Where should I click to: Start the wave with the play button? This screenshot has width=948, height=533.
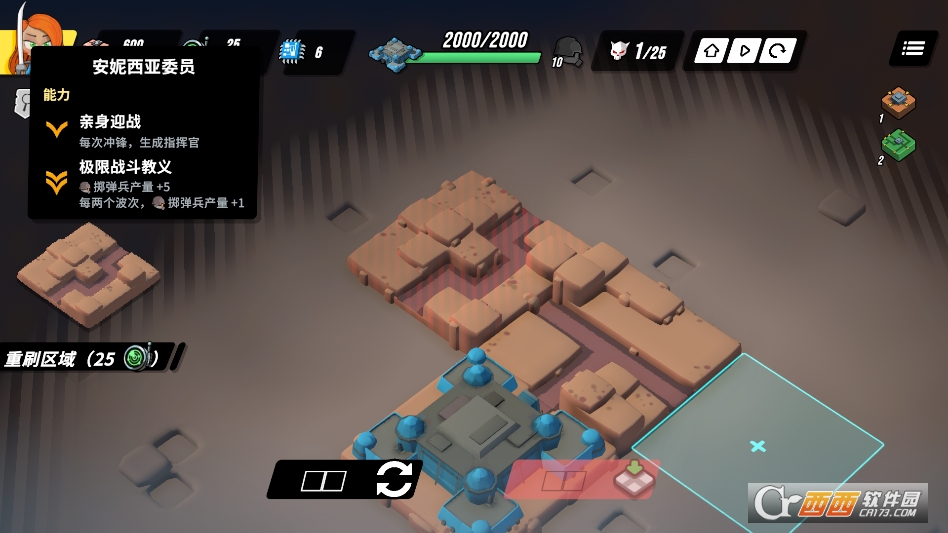click(x=742, y=51)
